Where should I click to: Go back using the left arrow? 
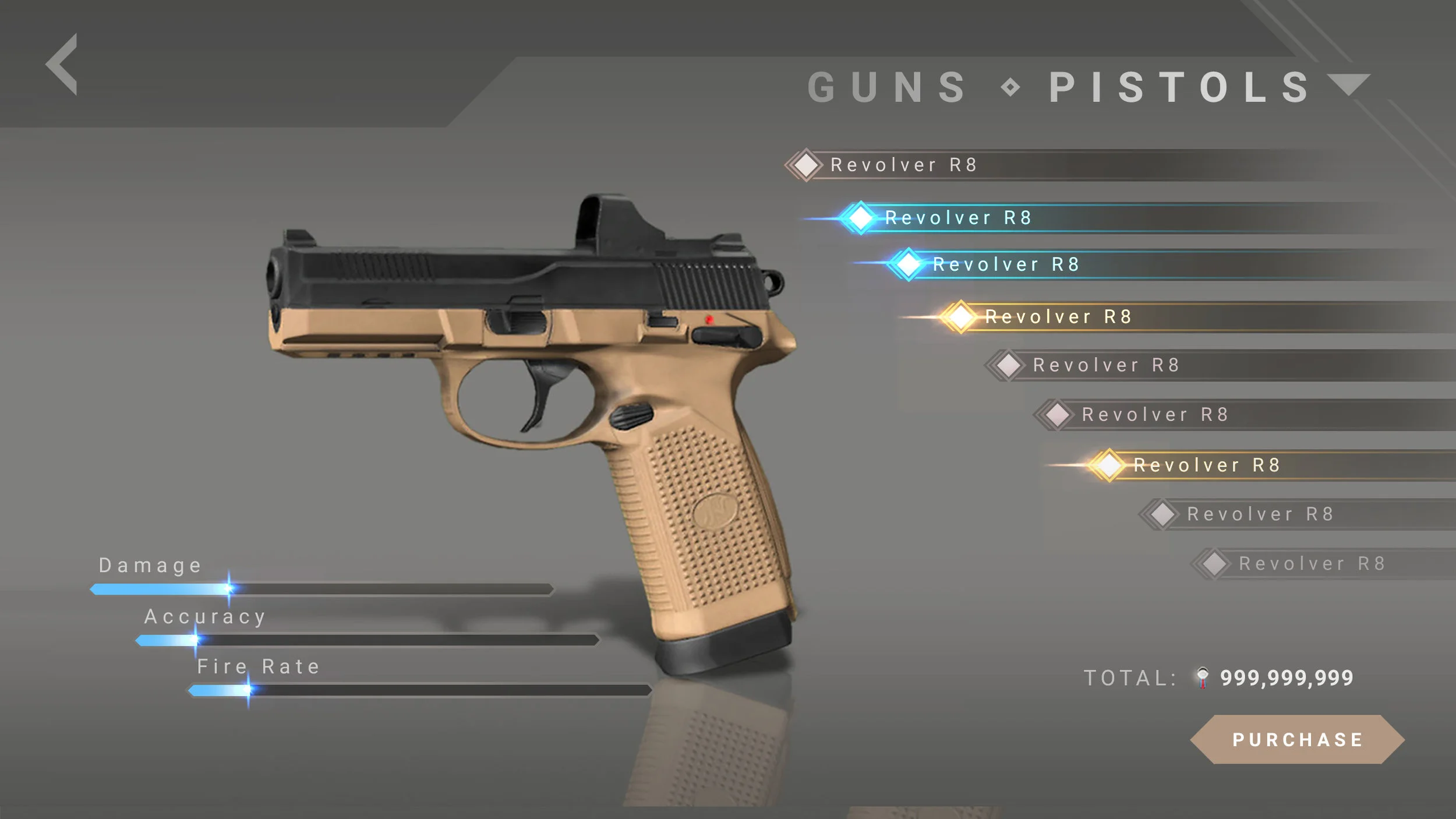point(63,64)
